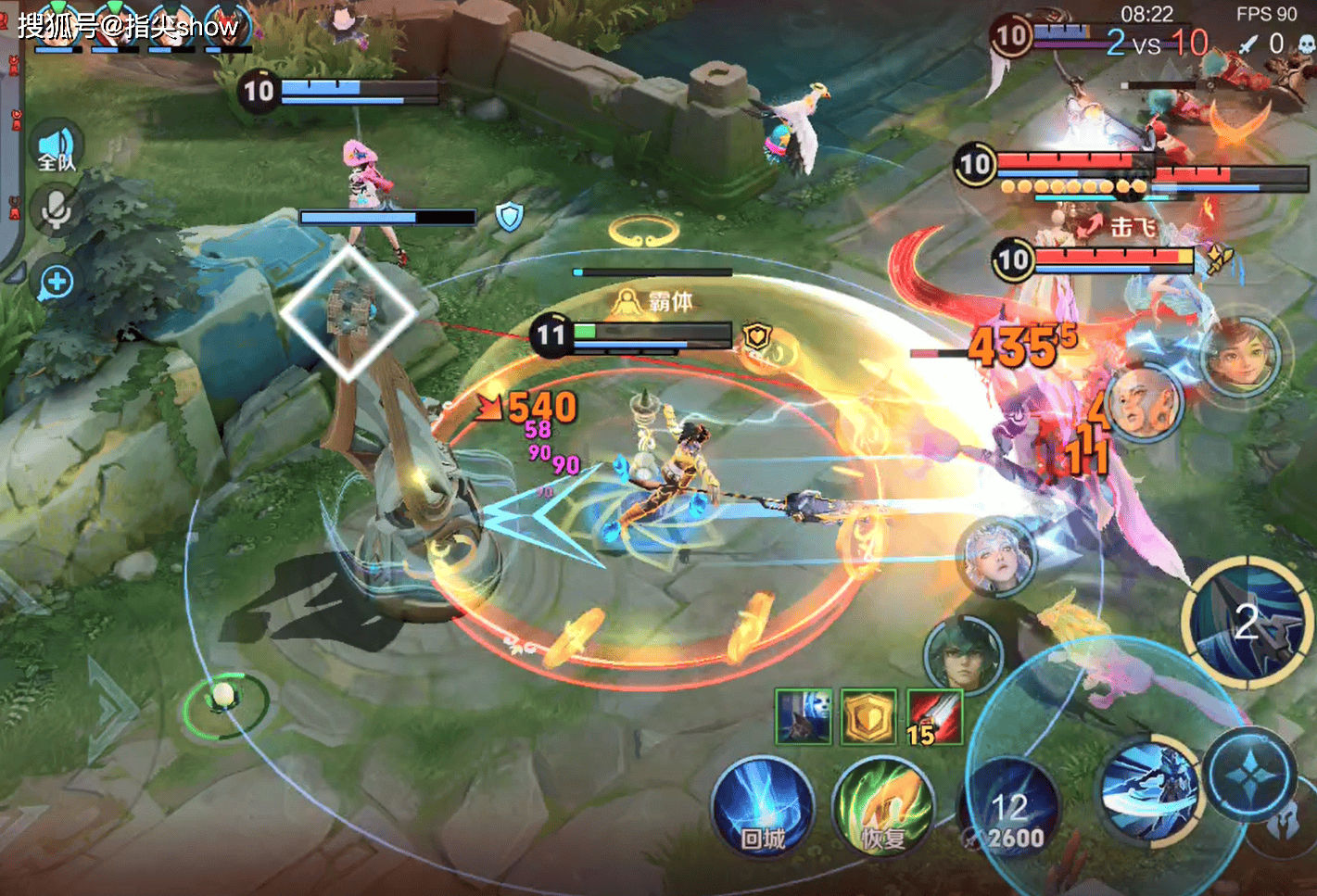Target the bald monk enemy portrait
Screen dimensions: 1317x896
(x=1144, y=403)
